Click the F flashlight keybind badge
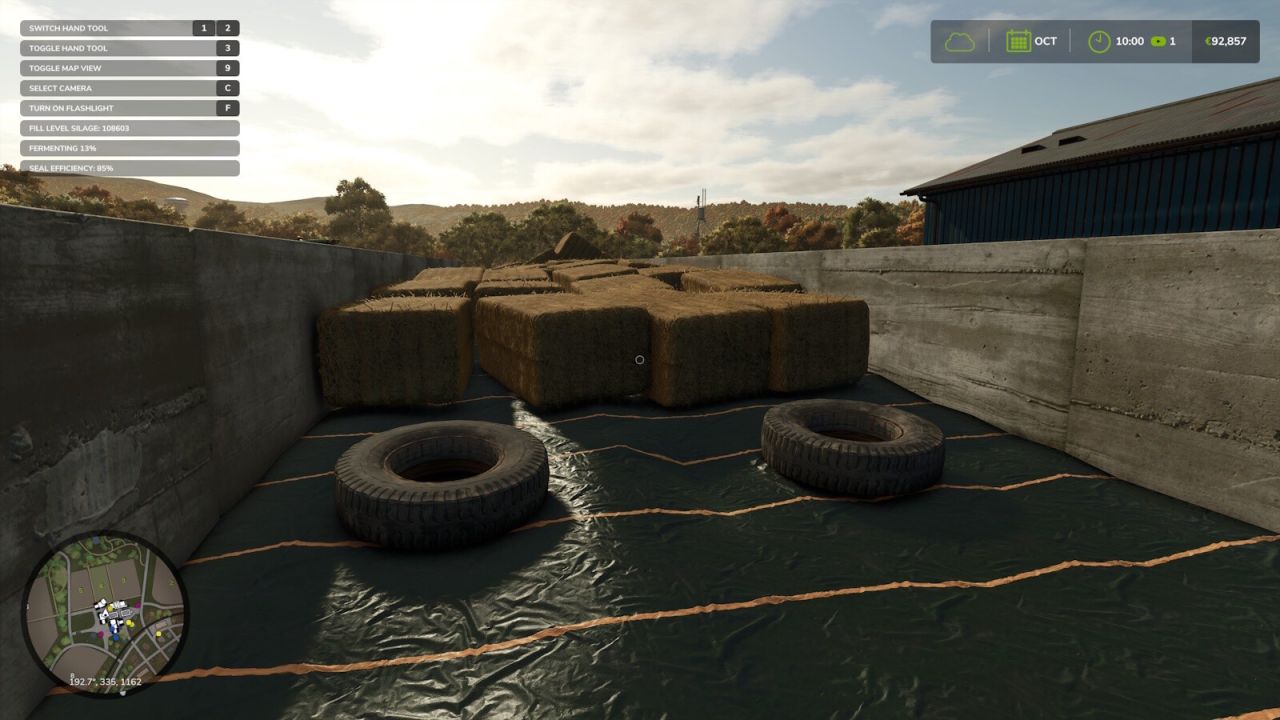 (228, 108)
